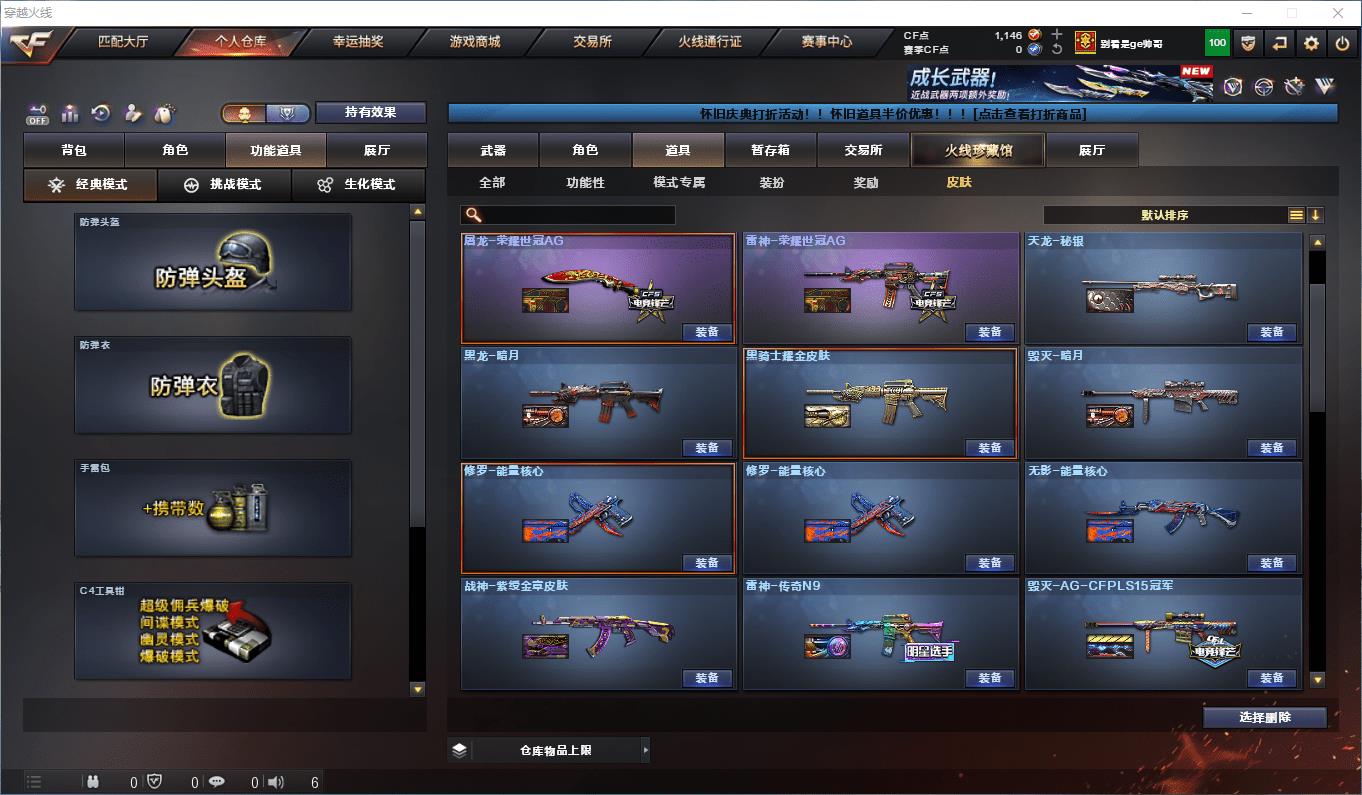Select the 展厅 tab beside 功能道具
Image resolution: width=1362 pixels, height=795 pixels.
(x=377, y=150)
